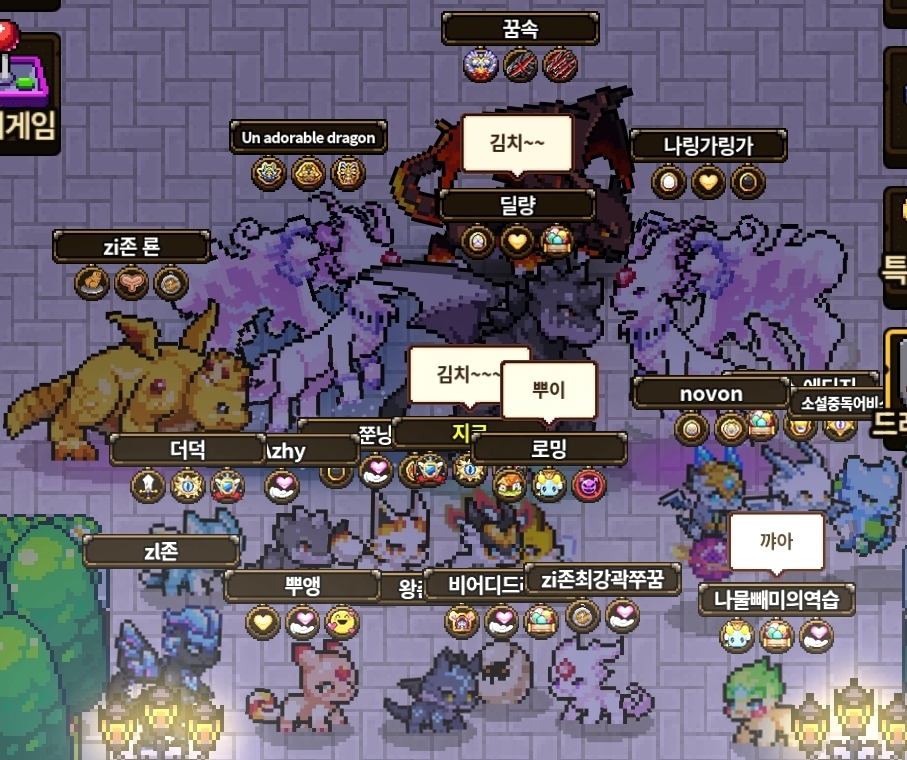Screen dimensions: 907x760
Task: Click the zl존 player nameplate
Action: point(161,550)
